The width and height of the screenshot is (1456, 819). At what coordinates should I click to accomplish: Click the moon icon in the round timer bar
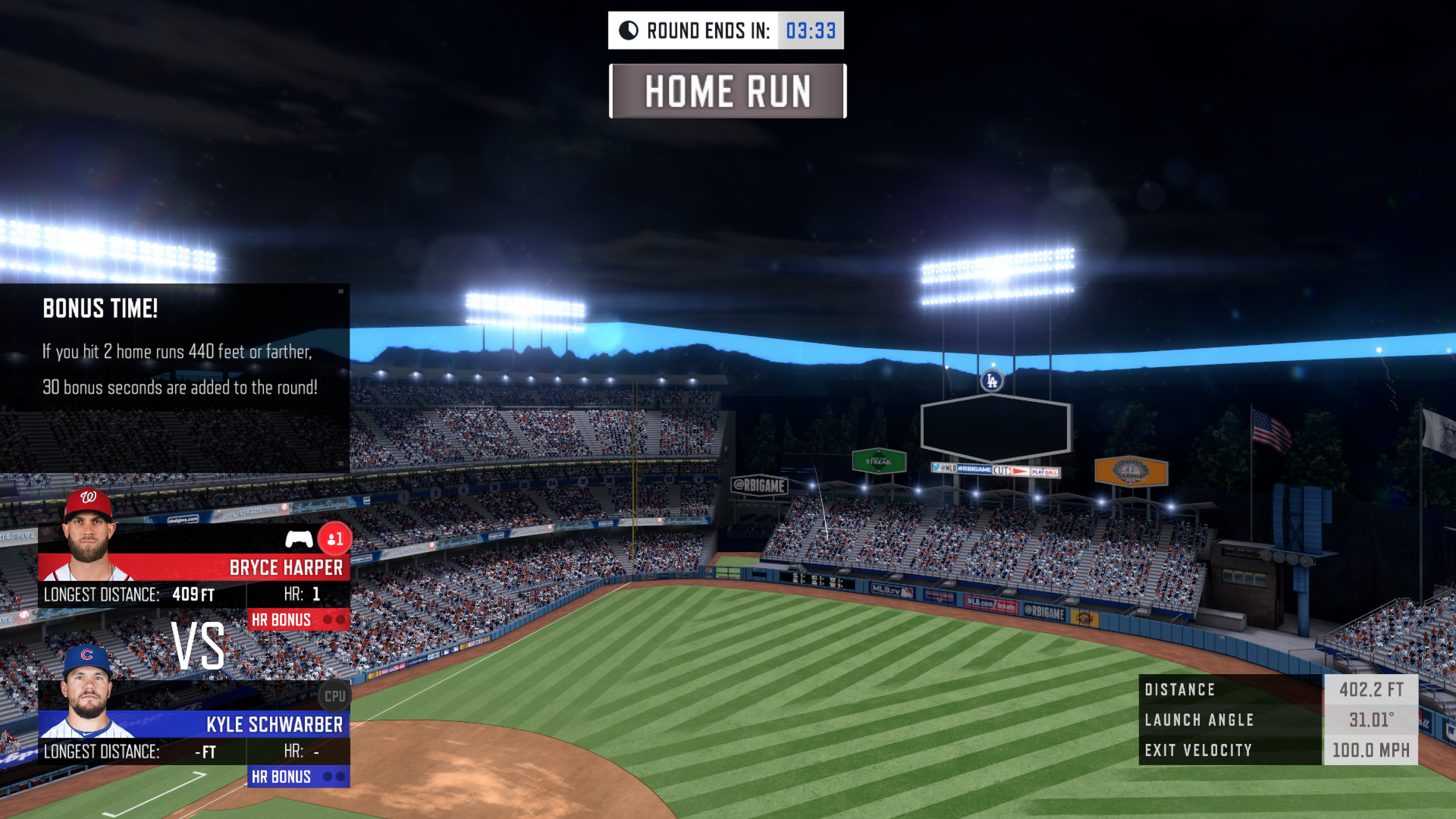coord(629,30)
